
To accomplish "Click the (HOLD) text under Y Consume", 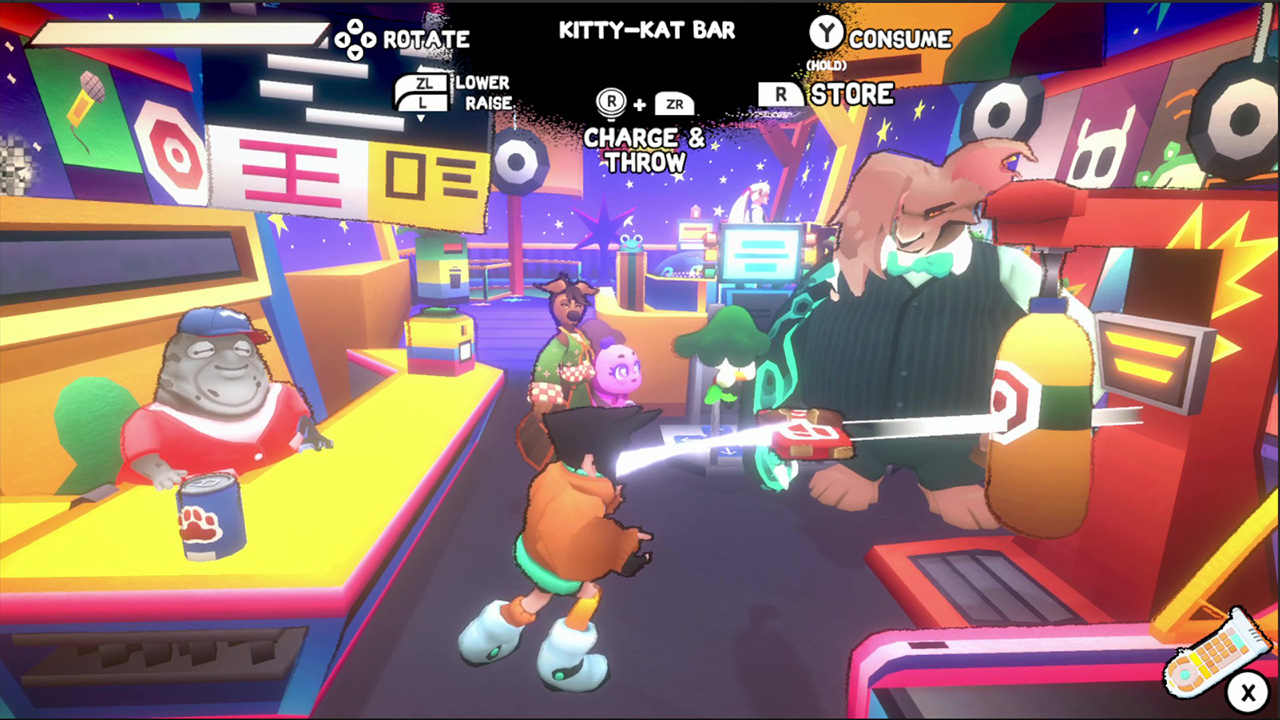I will 829,62.
